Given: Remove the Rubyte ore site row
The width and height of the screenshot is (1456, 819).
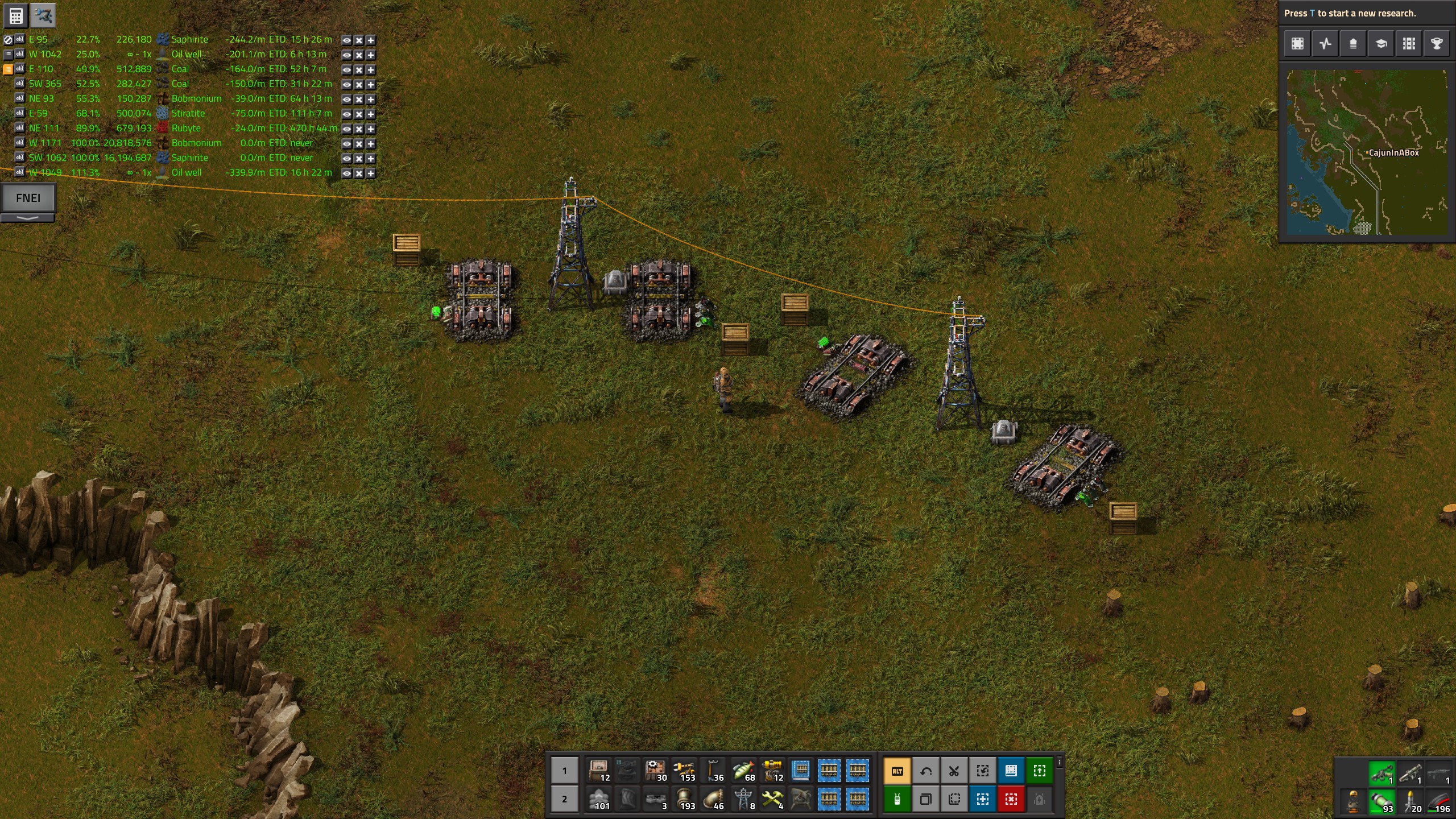Looking at the screenshot, I should (359, 129).
